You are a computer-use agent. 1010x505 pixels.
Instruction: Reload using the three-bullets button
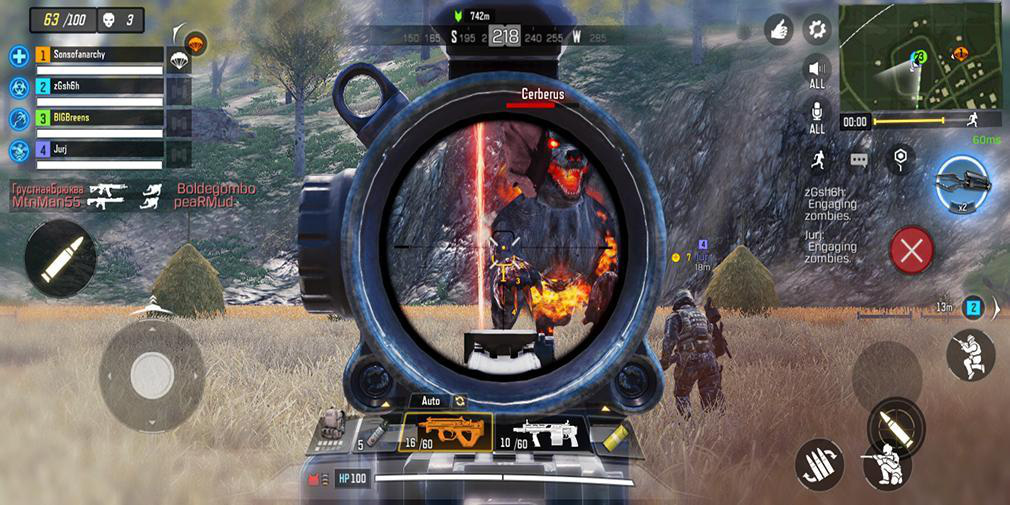[818, 464]
